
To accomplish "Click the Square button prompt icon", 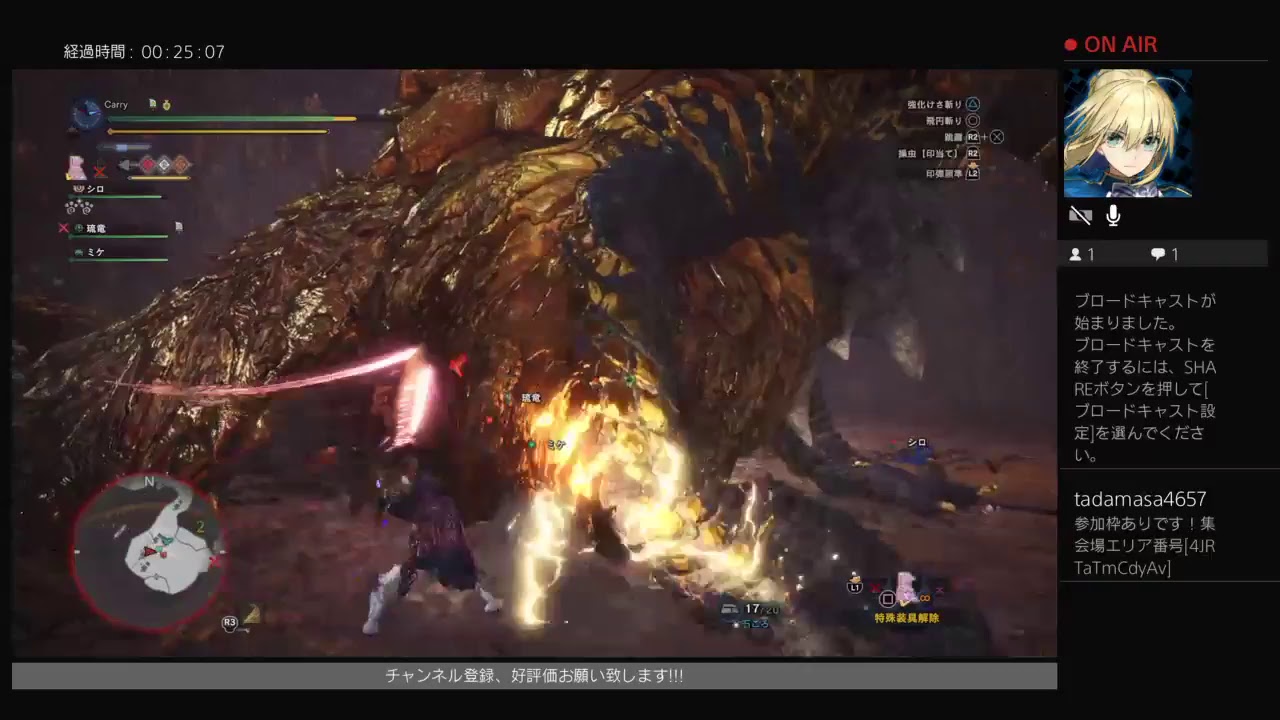I will click(x=888, y=599).
